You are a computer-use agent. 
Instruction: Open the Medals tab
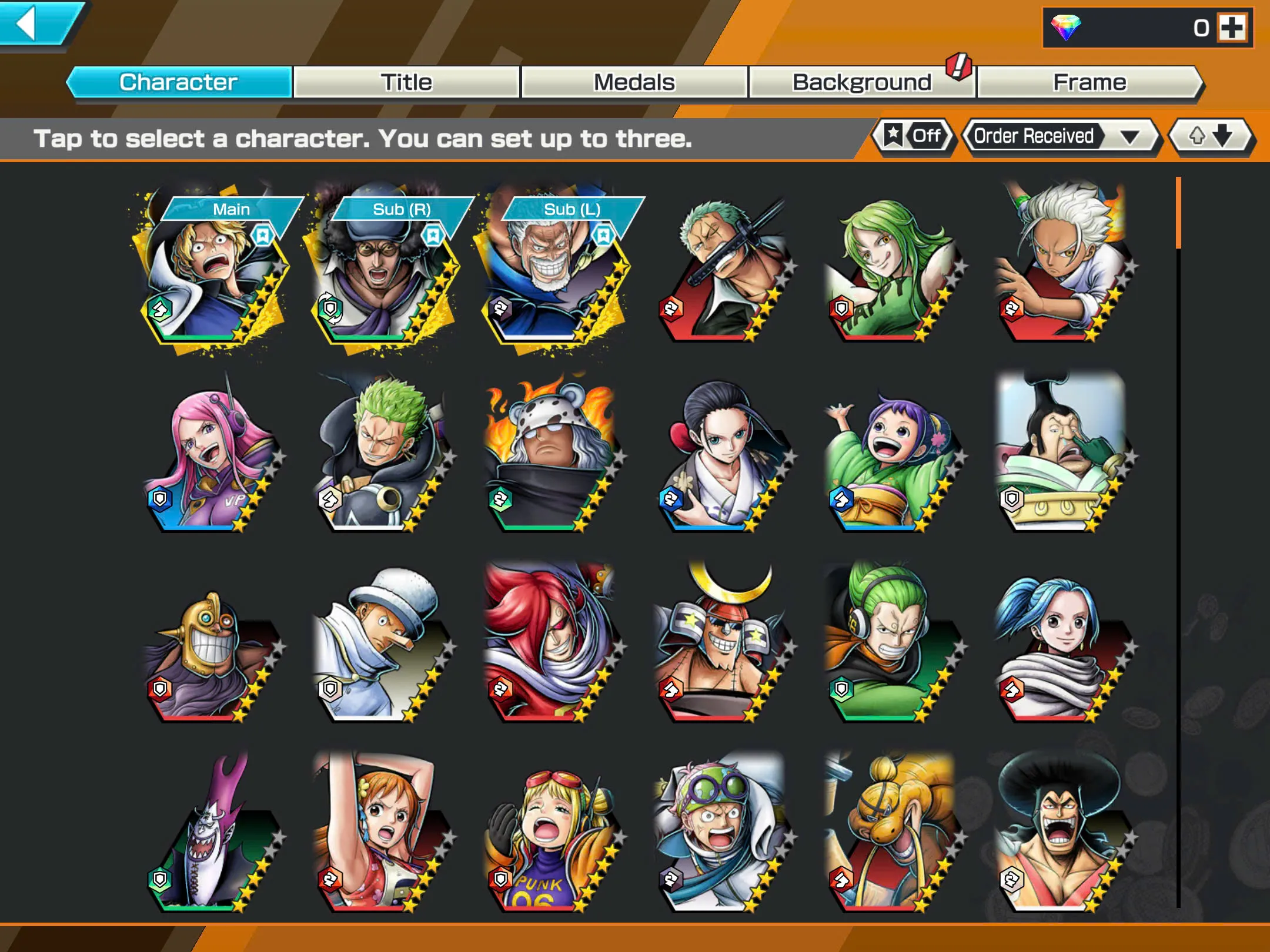tap(633, 82)
